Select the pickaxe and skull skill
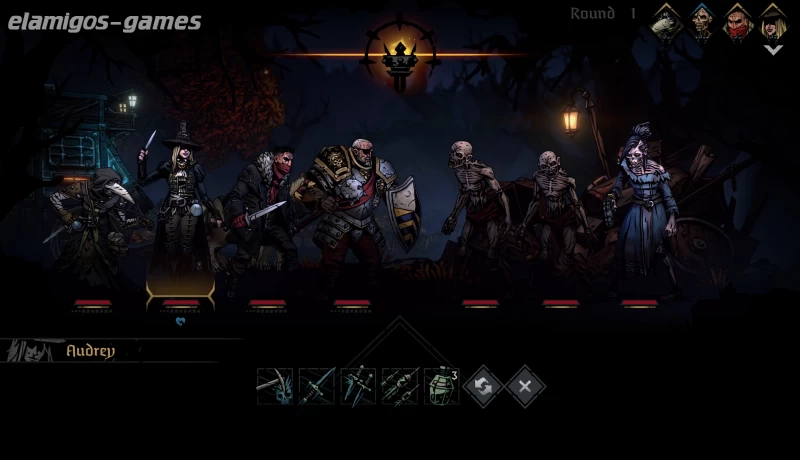 point(274,386)
